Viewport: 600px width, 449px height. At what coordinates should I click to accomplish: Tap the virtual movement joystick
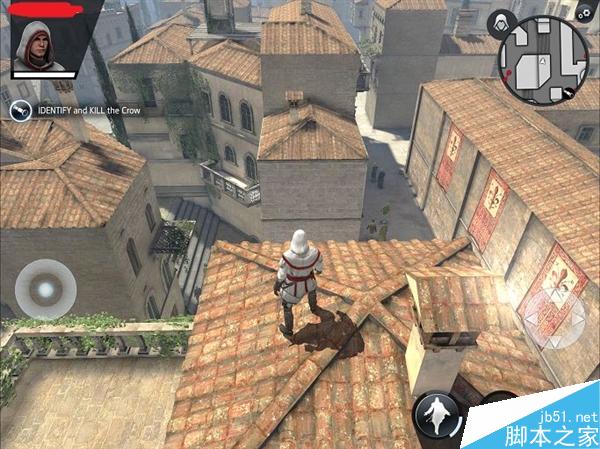[x=44, y=287]
